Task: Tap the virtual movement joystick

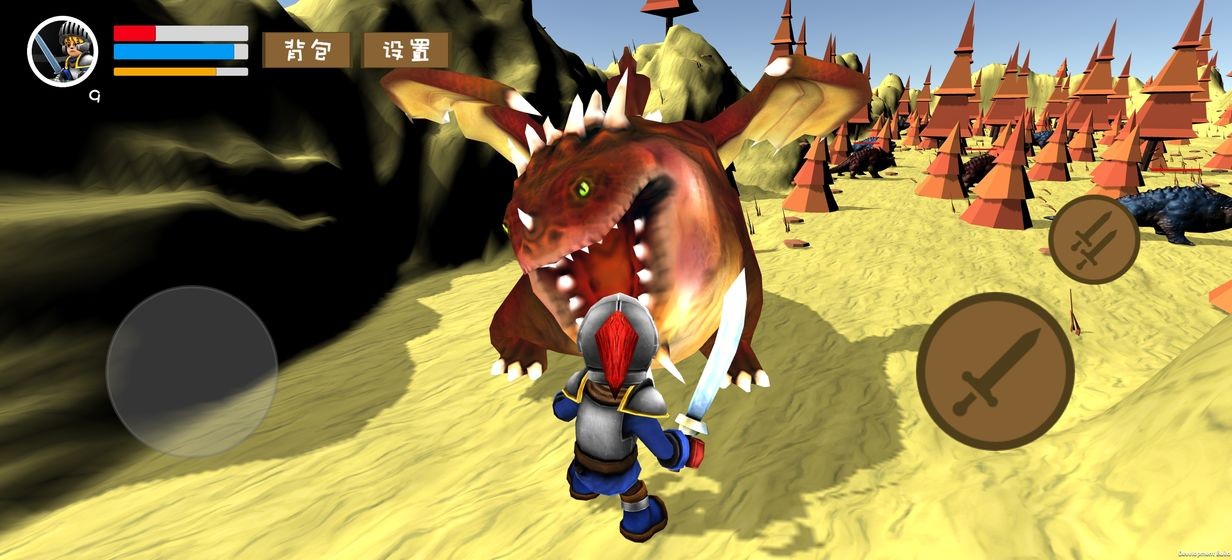Action: pyautogui.click(x=192, y=372)
